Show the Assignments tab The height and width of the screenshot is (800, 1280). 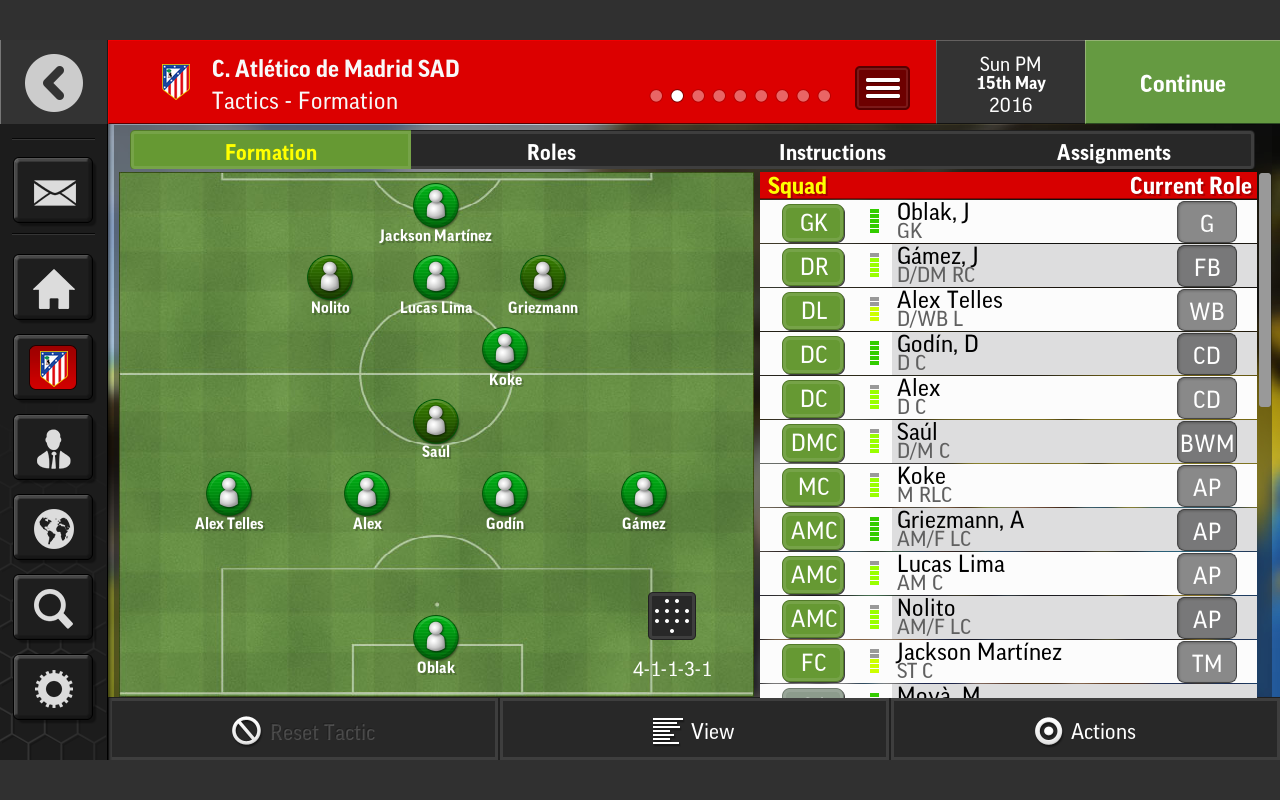tap(1113, 152)
